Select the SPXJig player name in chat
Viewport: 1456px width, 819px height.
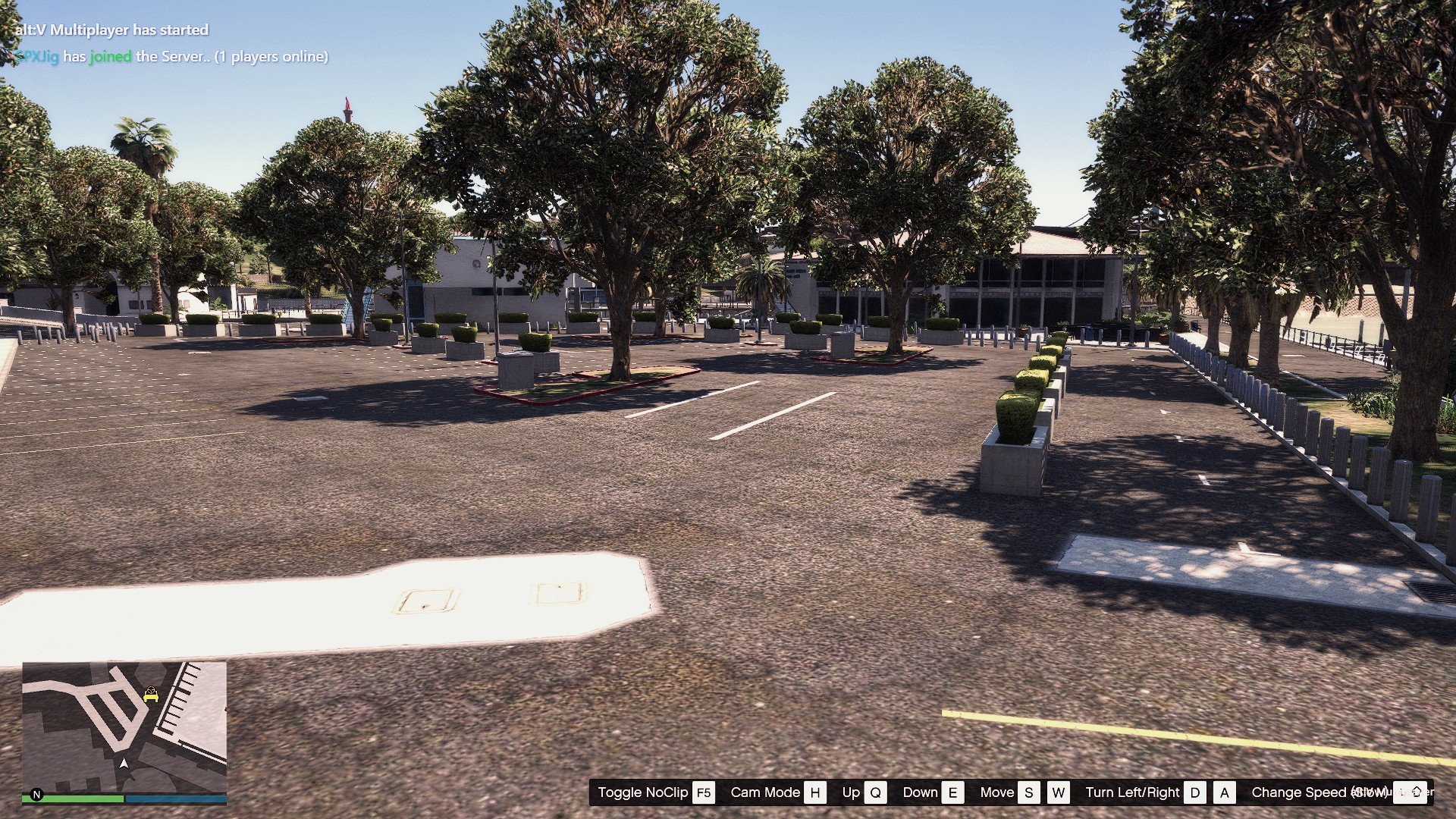[x=37, y=57]
